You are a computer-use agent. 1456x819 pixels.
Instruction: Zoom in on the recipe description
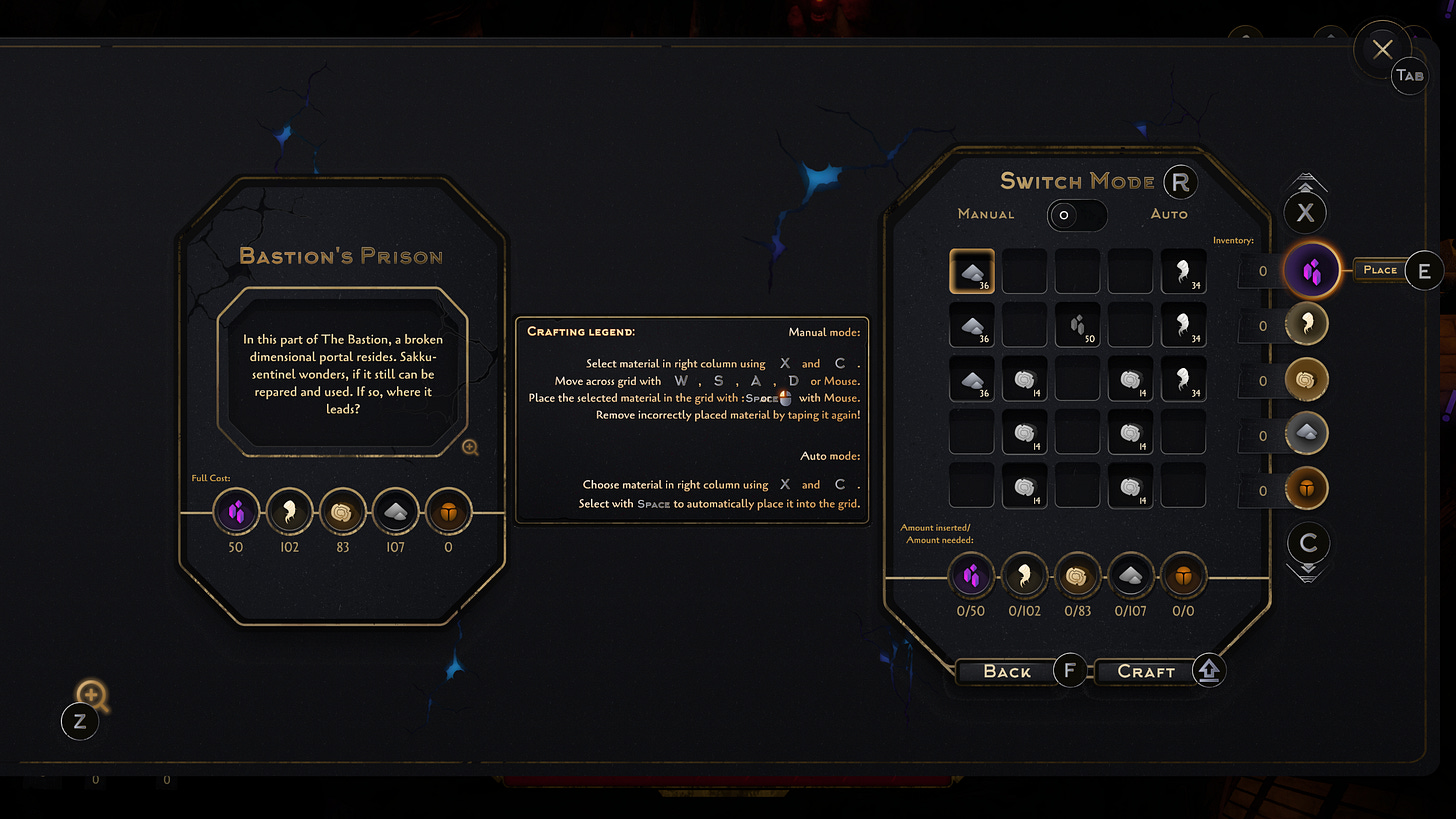click(x=470, y=447)
